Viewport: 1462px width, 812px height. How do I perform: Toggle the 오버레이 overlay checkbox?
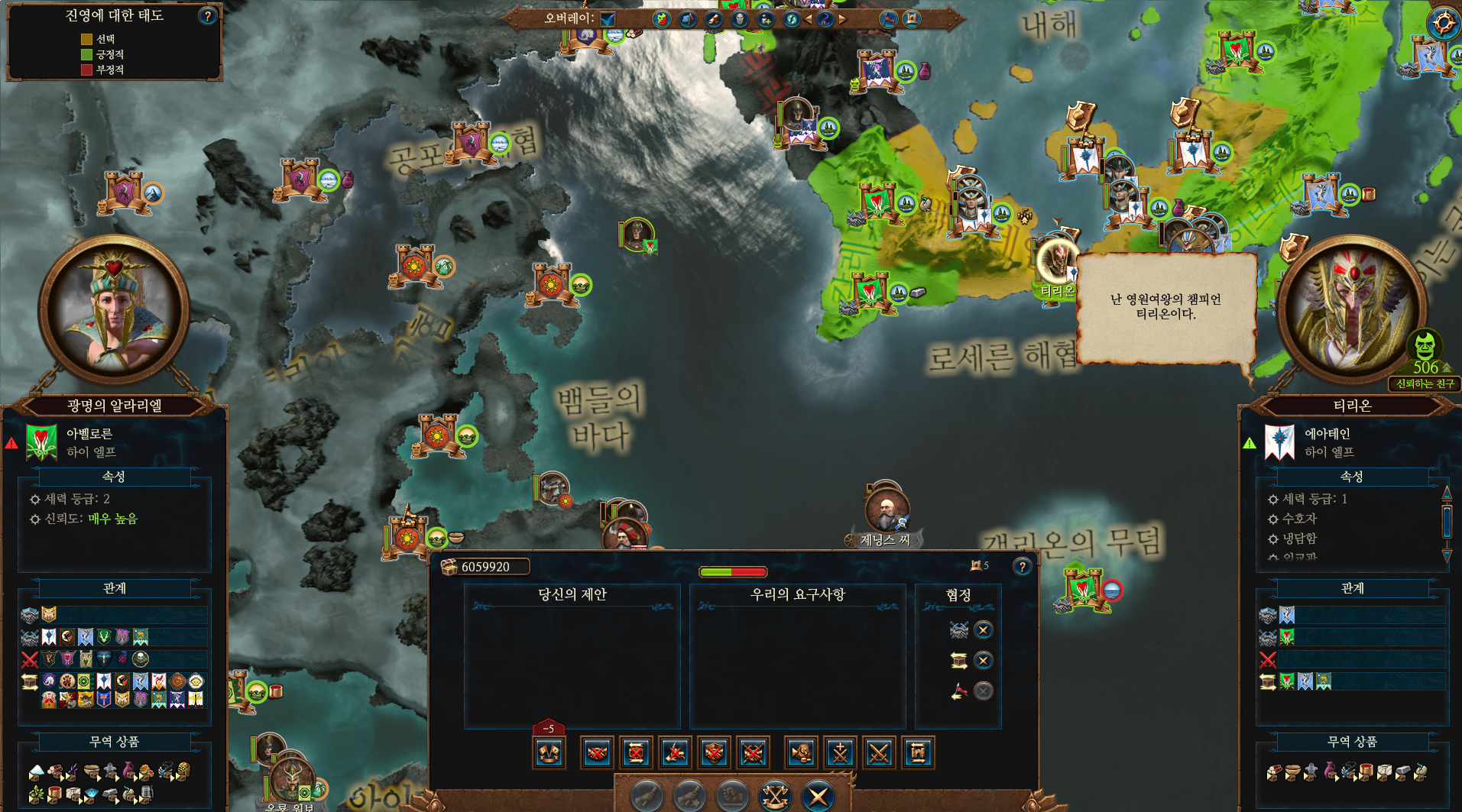click(608, 18)
